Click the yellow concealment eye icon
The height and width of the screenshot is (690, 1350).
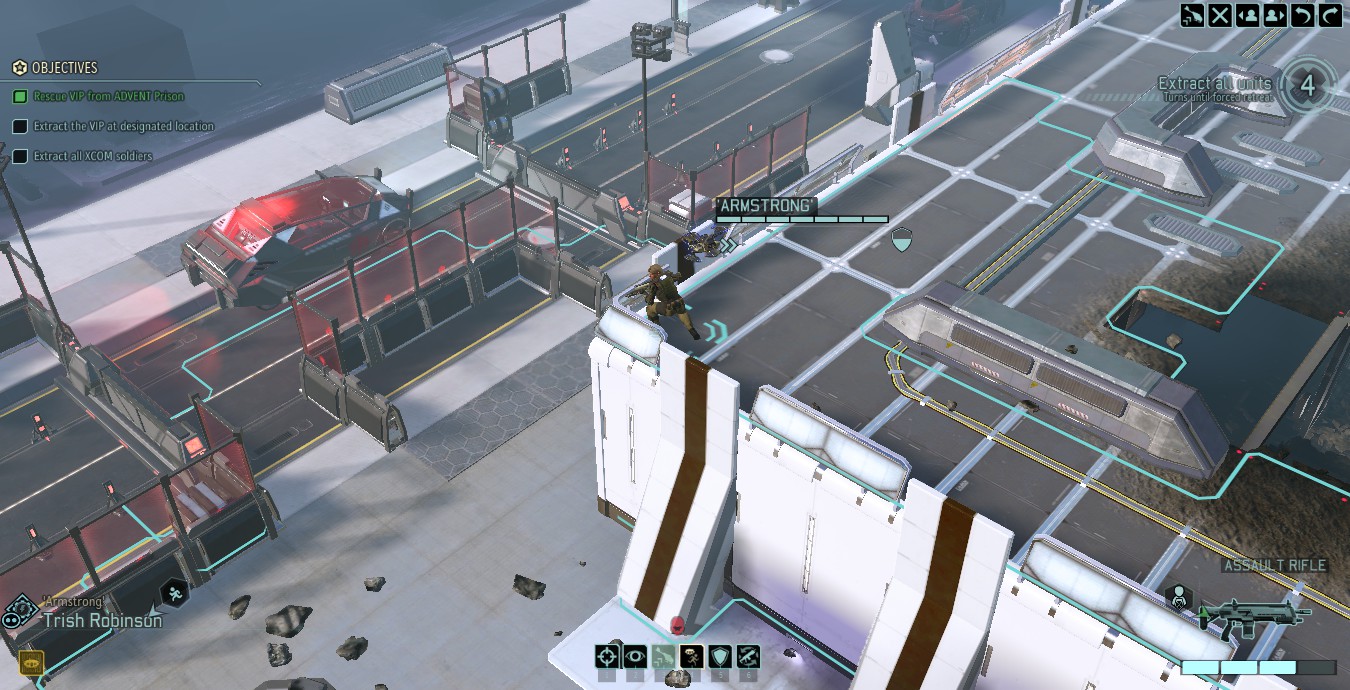(31, 662)
